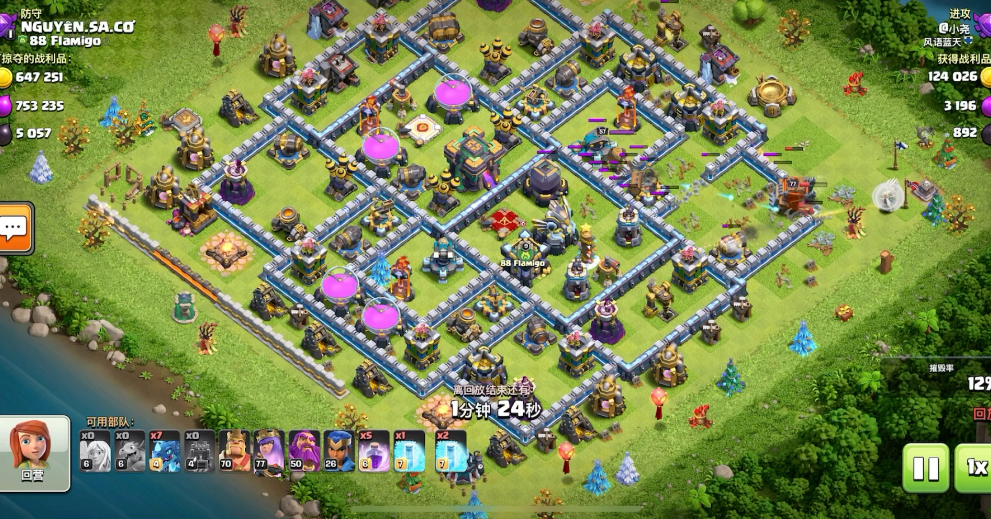Choose the purple Rage spell slot

375,451
